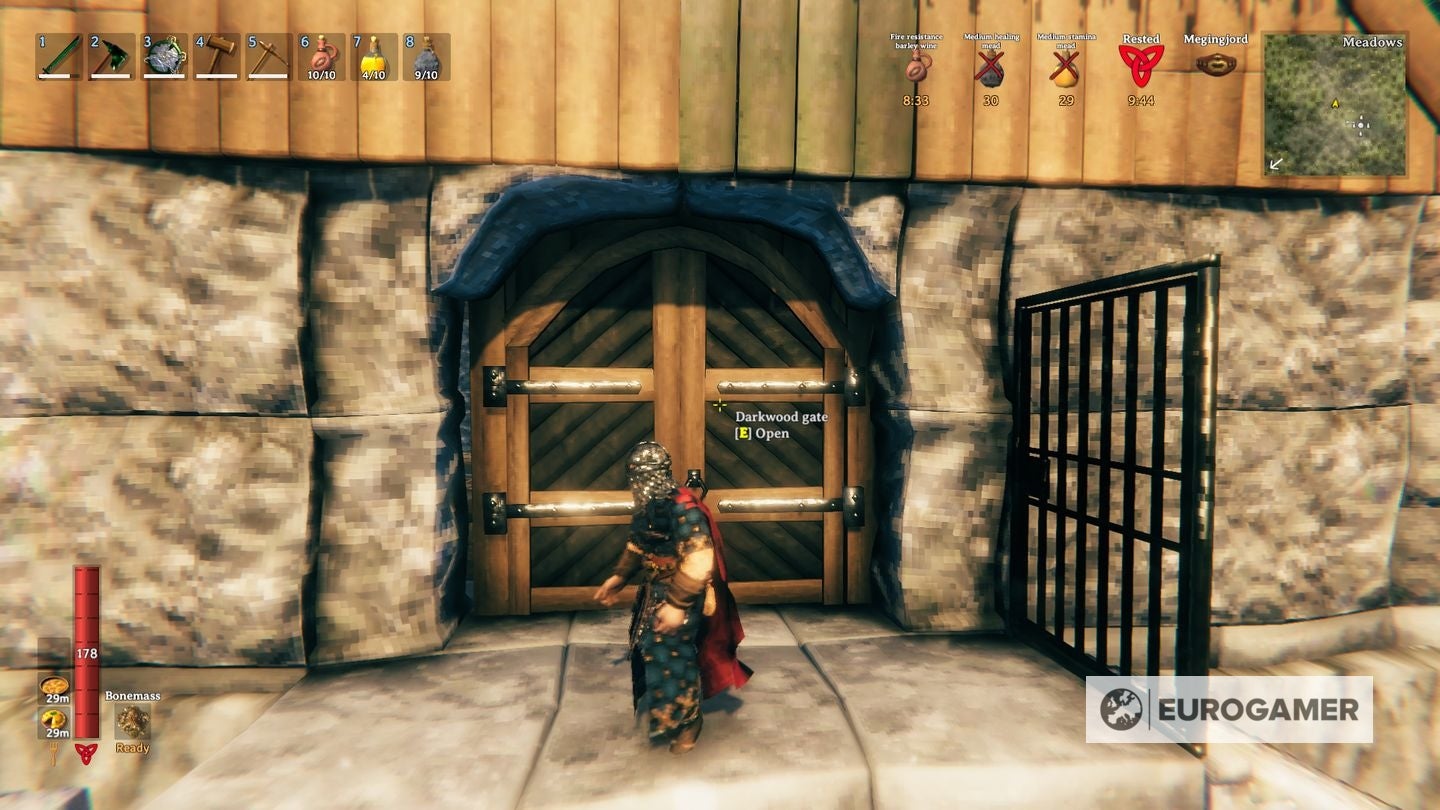Viewport: 1440px width, 810px height.
Task: Select the red Rested status icon
Action: pos(1140,66)
